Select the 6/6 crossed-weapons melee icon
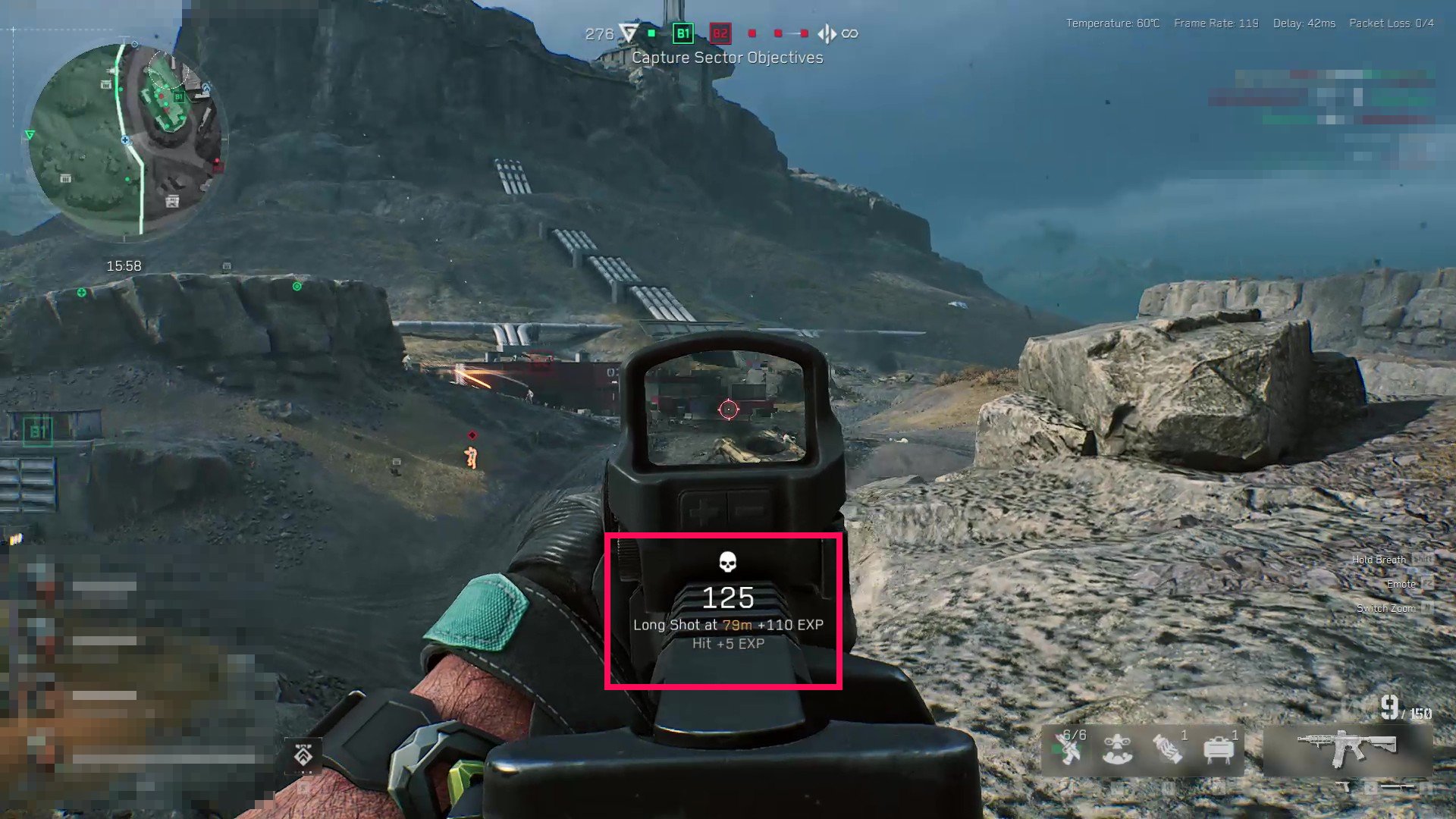The width and height of the screenshot is (1456, 819). tap(1071, 749)
